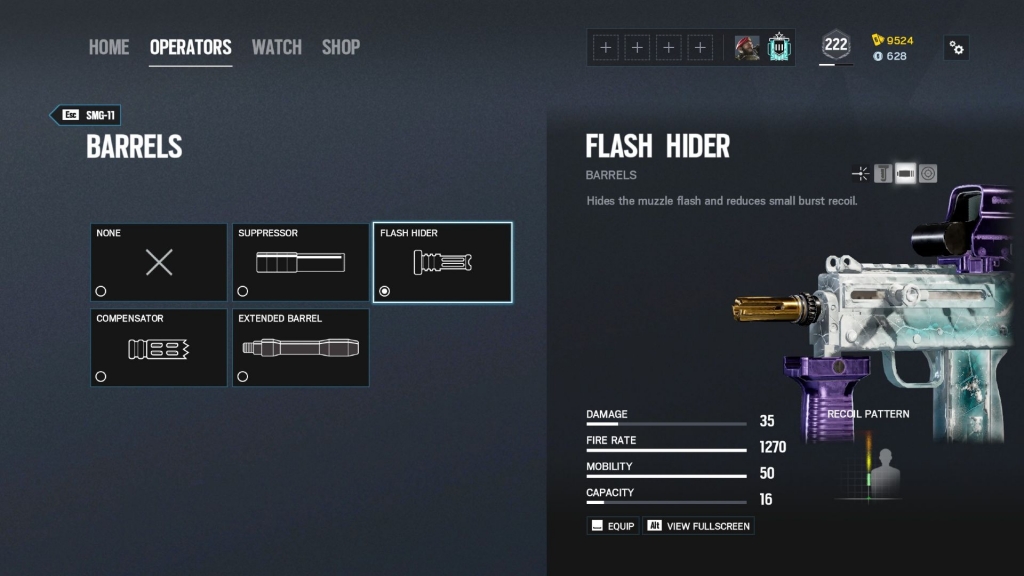The height and width of the screenshot is (576, 1024).
Task: Select the Flash Hider barrel tile
Action: (442, 262)
